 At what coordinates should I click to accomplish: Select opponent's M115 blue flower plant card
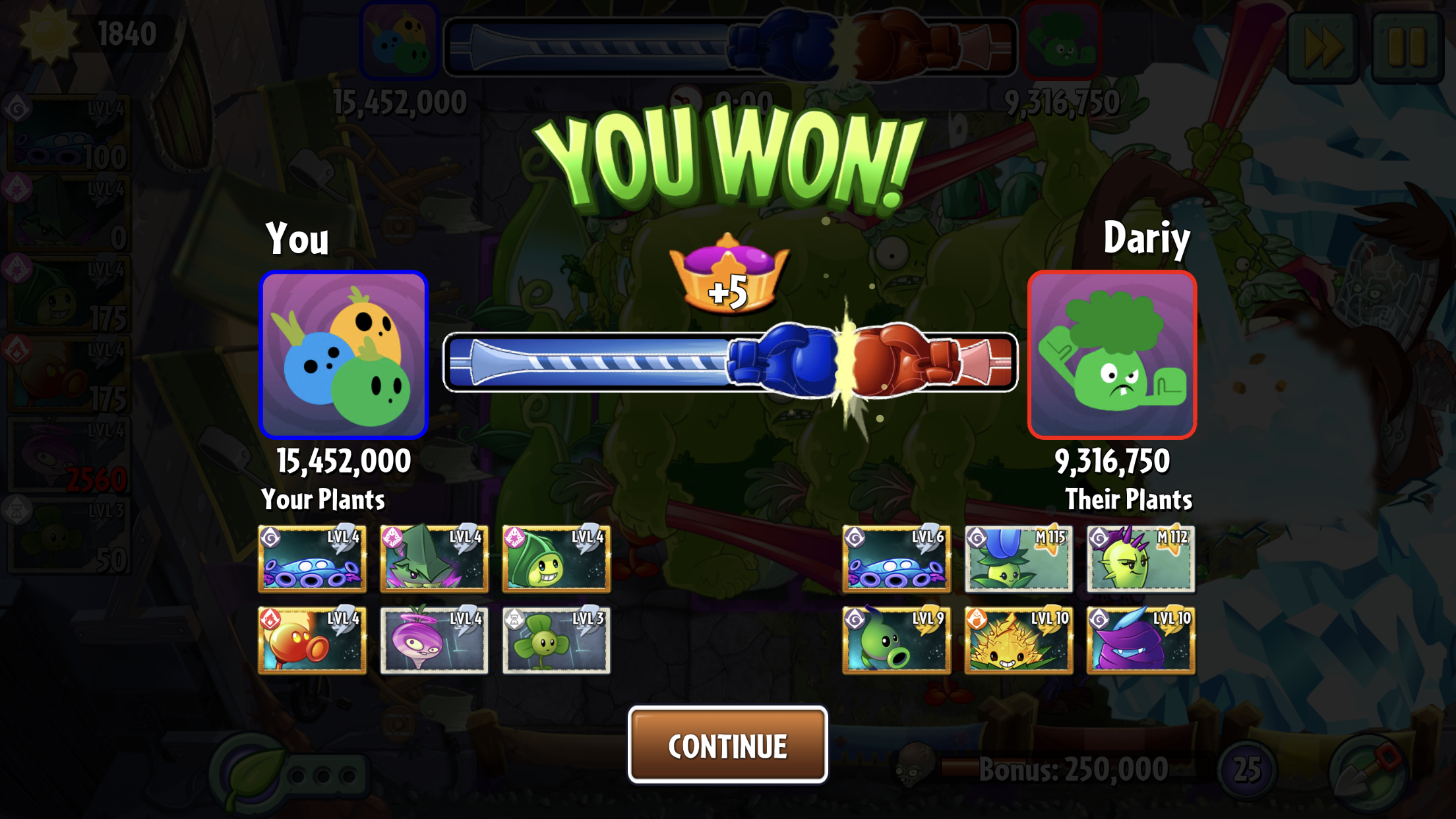[x=1018, y=559]
